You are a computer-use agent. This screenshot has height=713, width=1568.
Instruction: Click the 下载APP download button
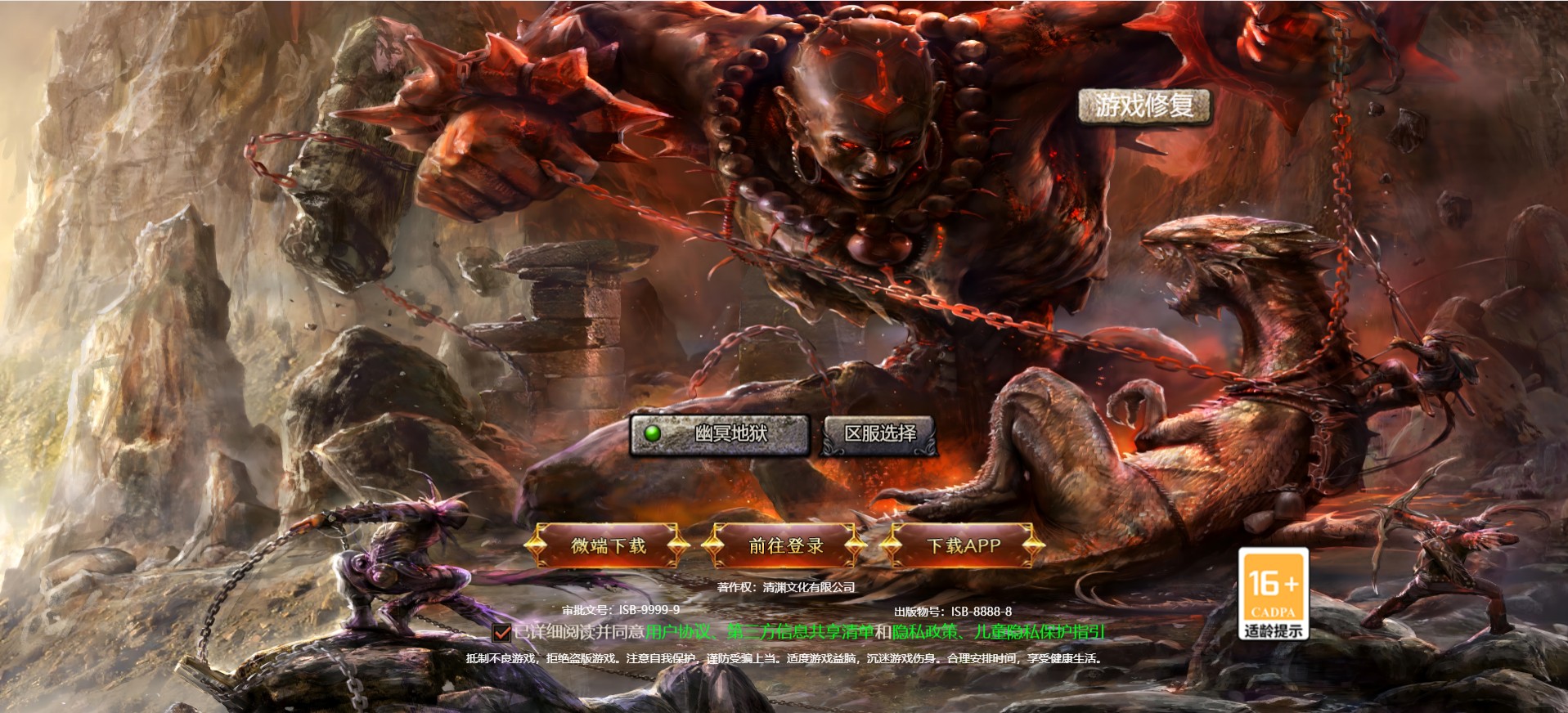click(x=963, y=545)
